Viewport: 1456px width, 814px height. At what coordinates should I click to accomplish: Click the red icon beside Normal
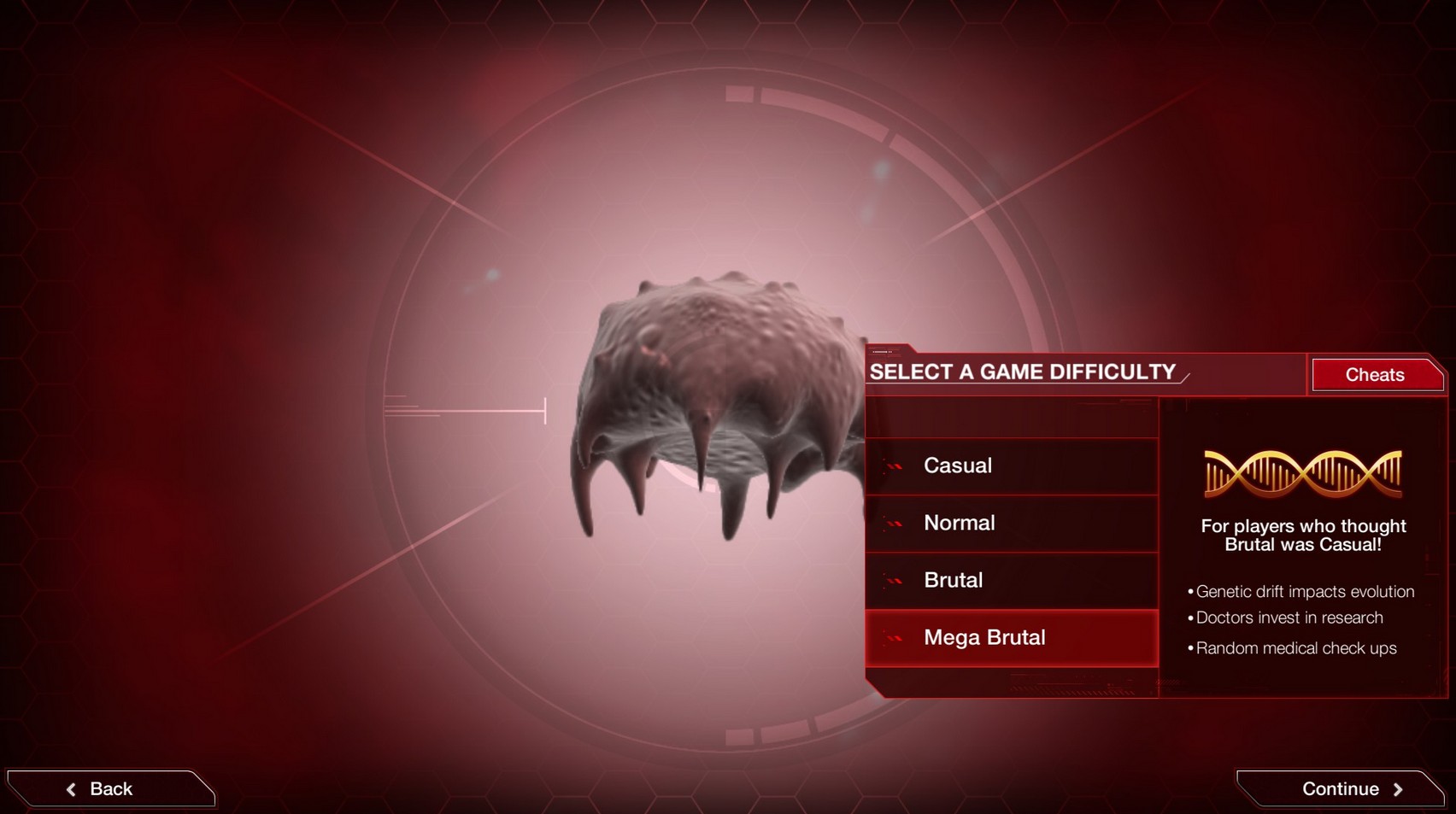[x=892, y=524]
